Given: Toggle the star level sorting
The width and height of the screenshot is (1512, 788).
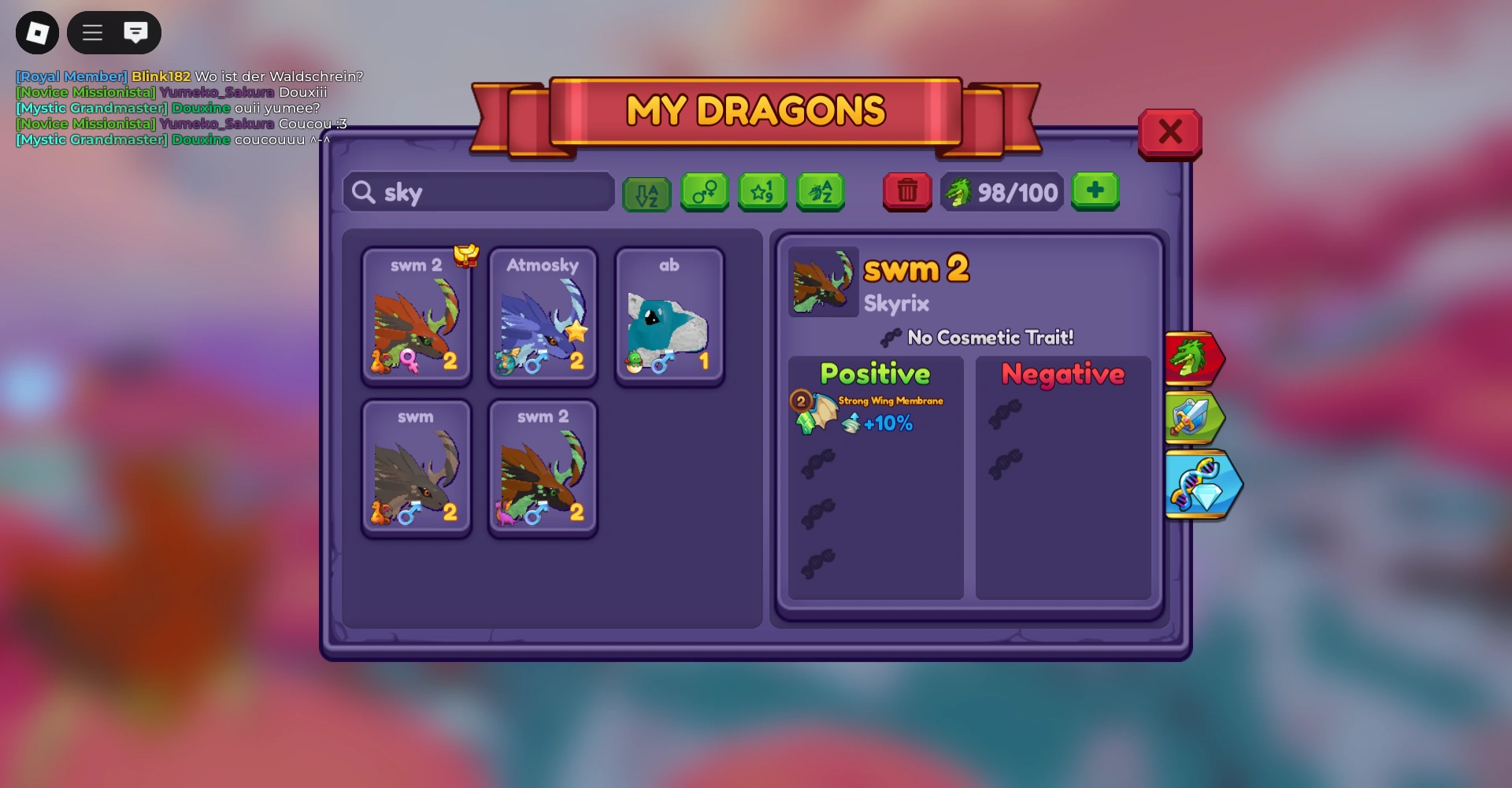Looking at the screenshot, I should pyautogui.click(x=762, y=191).
